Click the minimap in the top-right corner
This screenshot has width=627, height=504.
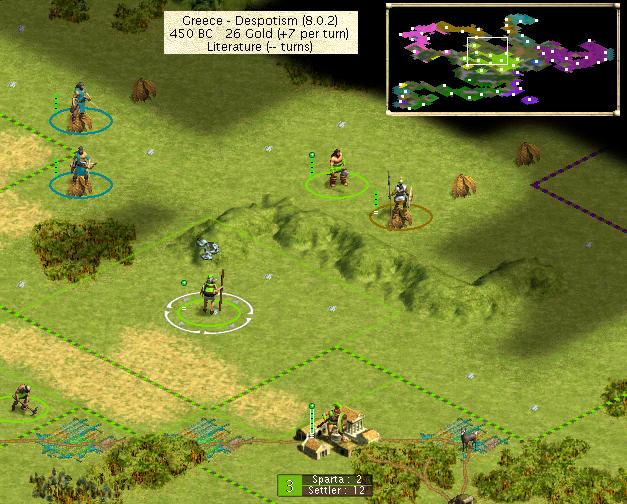click(x=504, y=56)
